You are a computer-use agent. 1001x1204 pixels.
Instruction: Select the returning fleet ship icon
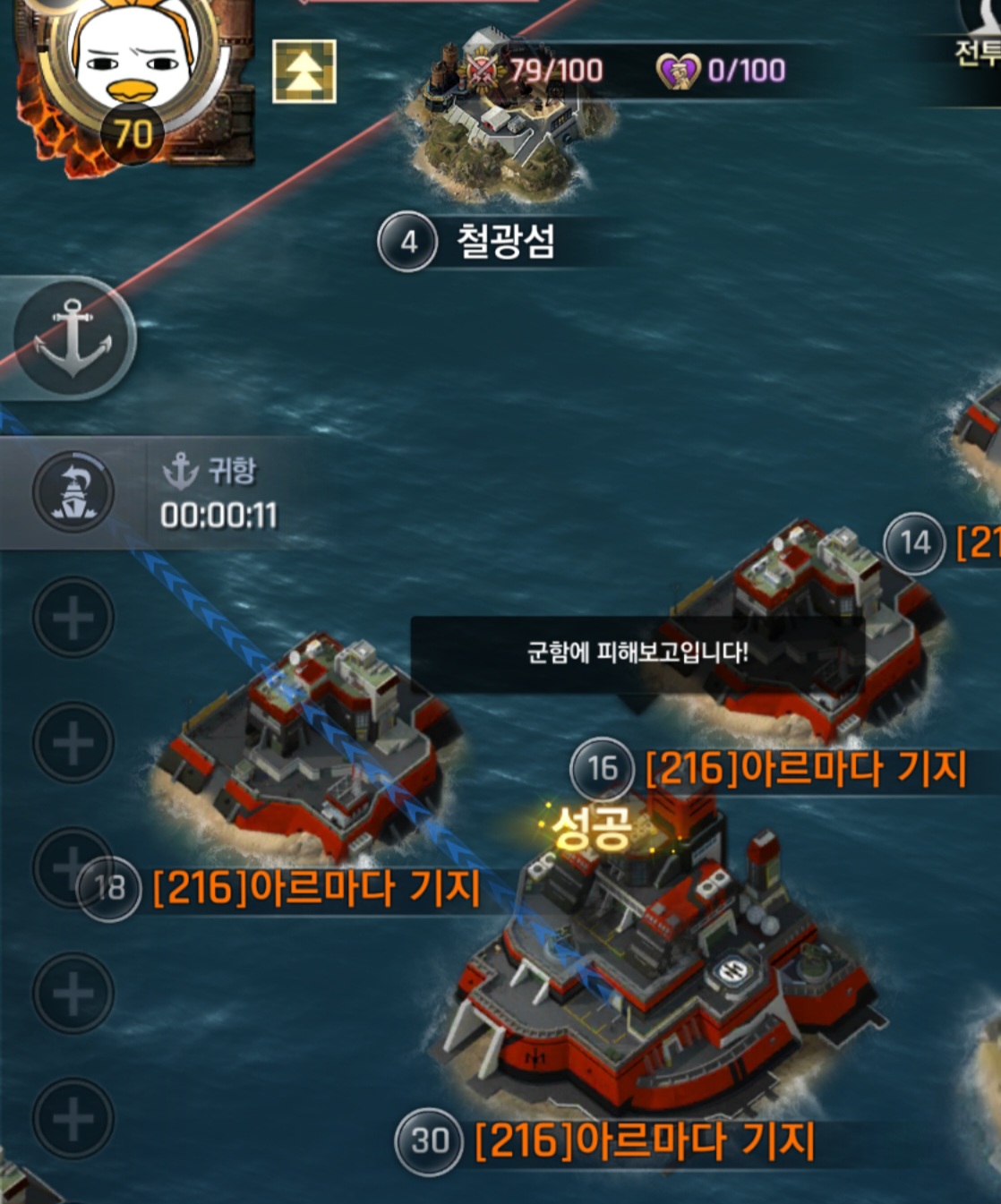pos(73,492)
